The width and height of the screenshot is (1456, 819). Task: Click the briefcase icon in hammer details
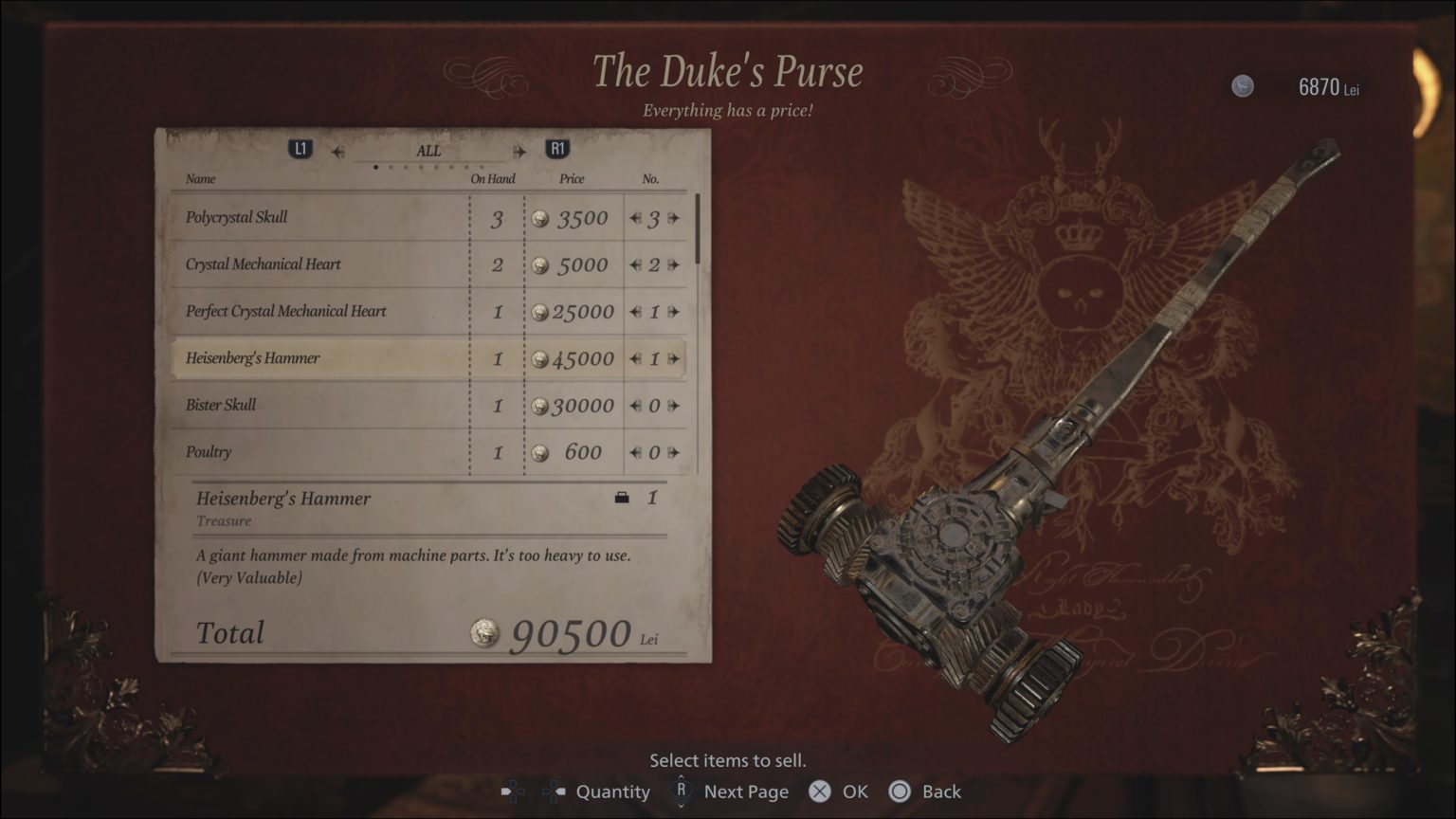(x=623, y=497)
